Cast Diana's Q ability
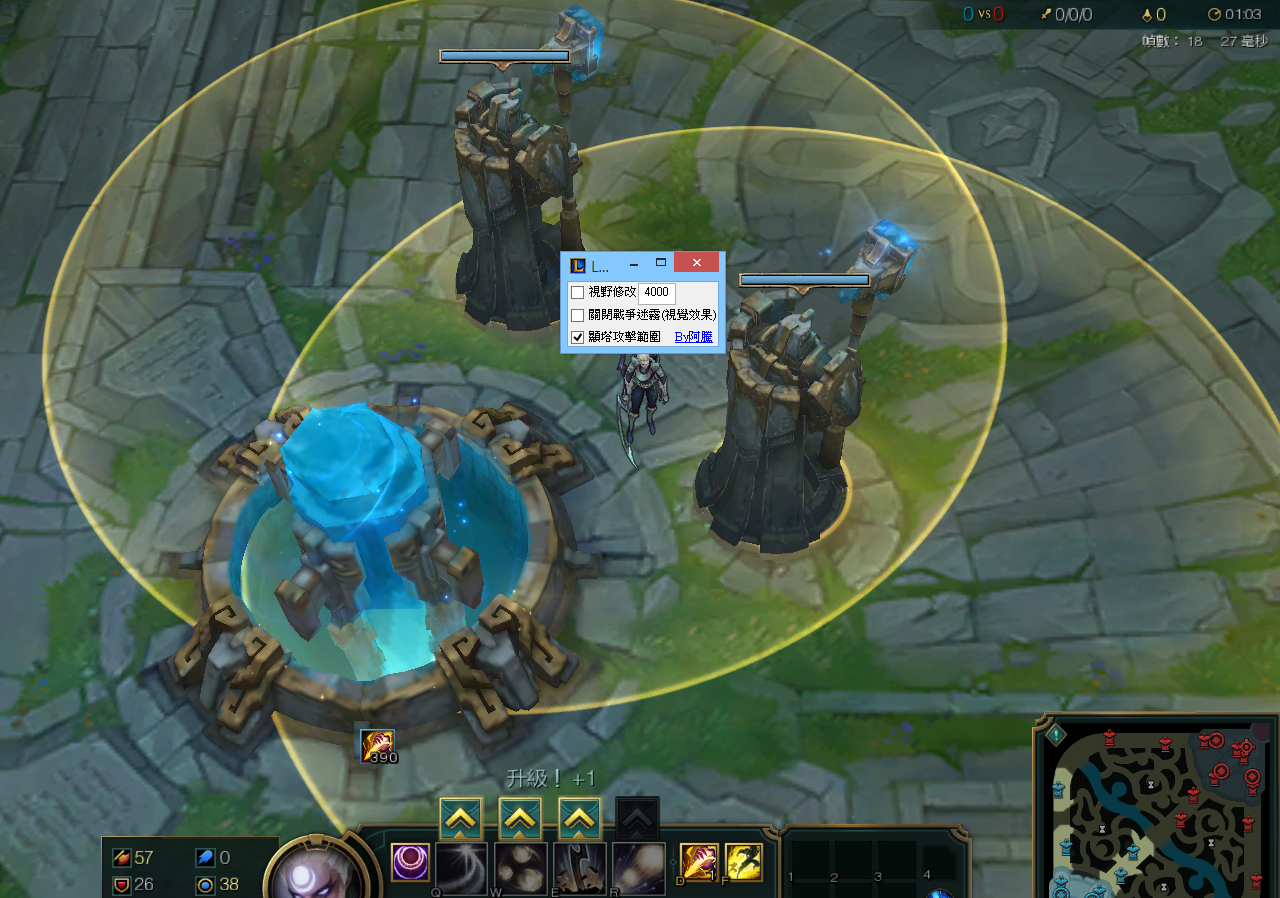 (x=461, y=866)
